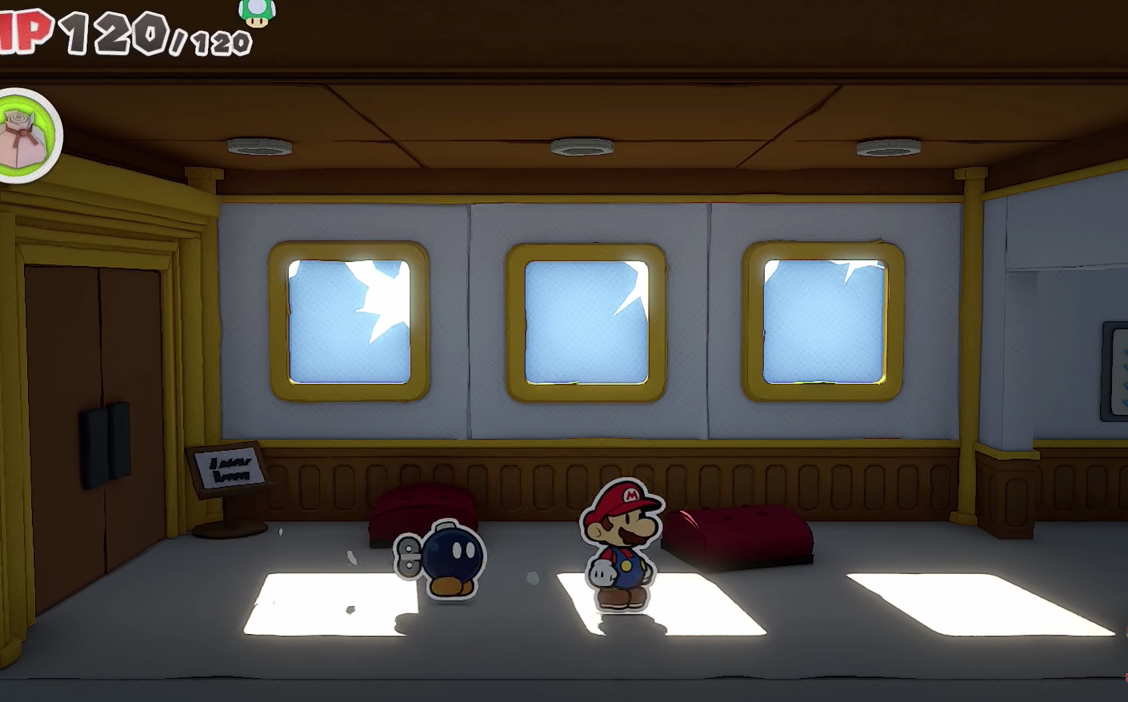Image resolution: width=1128 pixels, height=702 pixels.
Task: Click the confetti bag icon
Action: click(26, 136)
